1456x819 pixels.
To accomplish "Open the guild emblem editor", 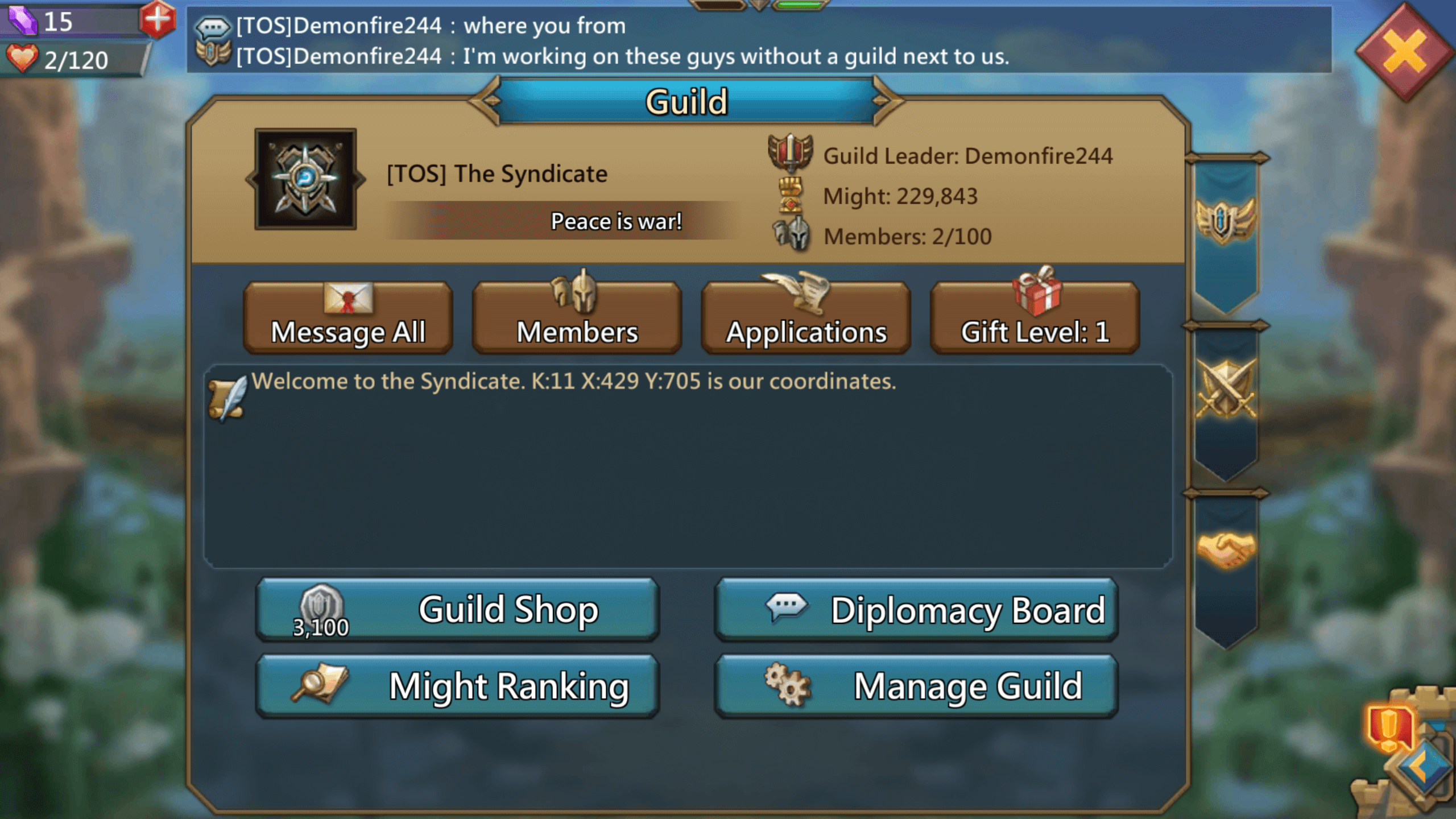I will pos(305,178).
